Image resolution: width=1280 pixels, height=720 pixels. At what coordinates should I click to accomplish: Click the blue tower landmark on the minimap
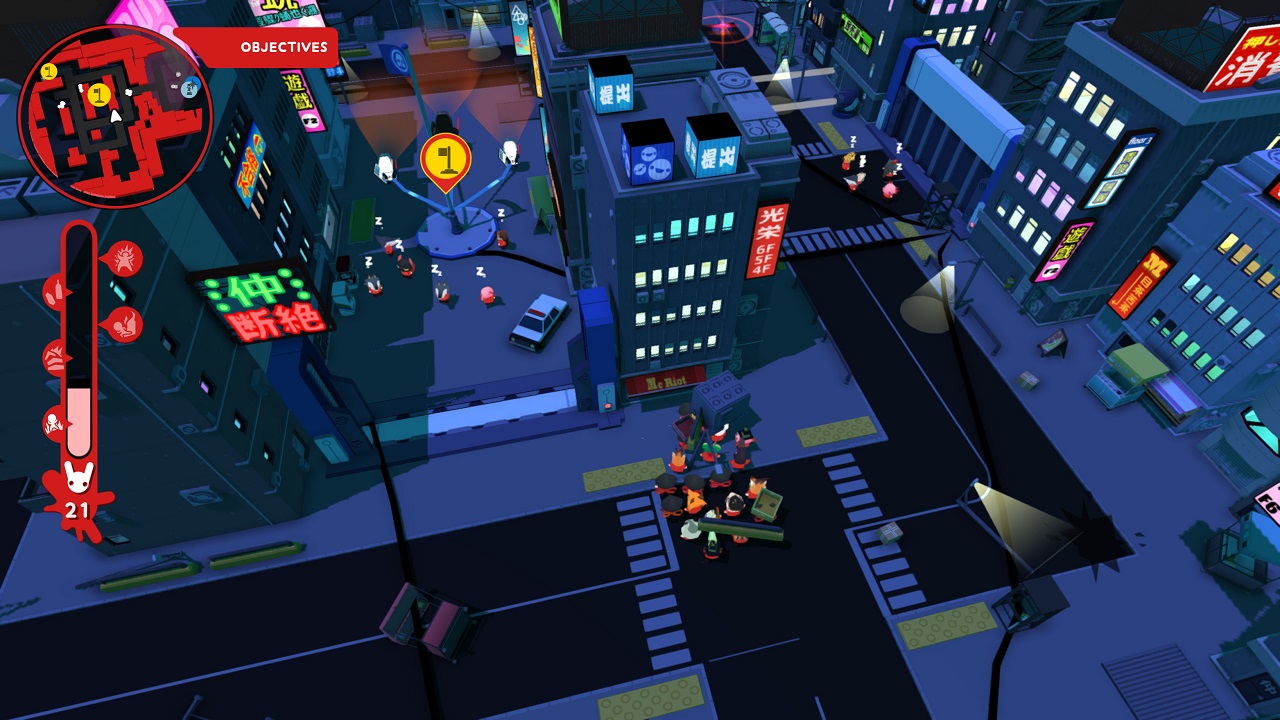tap(190, 88)
